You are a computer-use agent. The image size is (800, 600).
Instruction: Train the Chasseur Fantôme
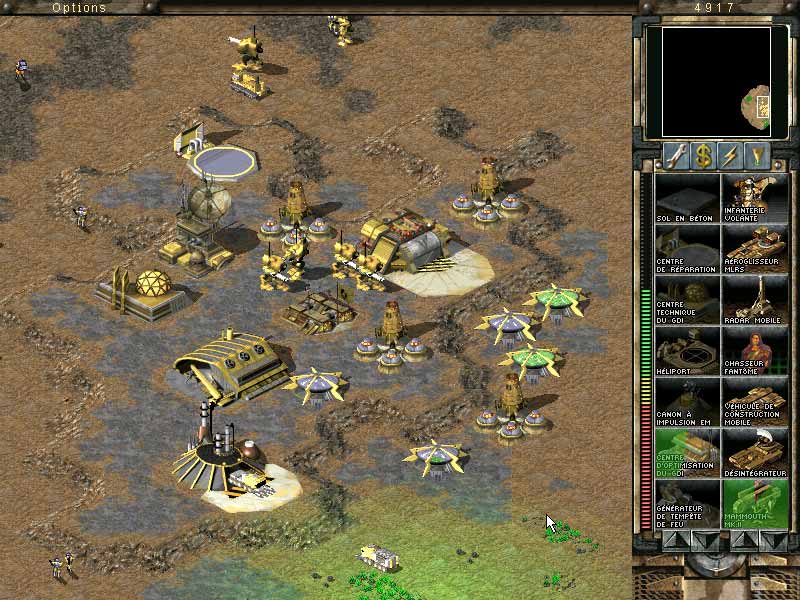[x=755, y=351]
